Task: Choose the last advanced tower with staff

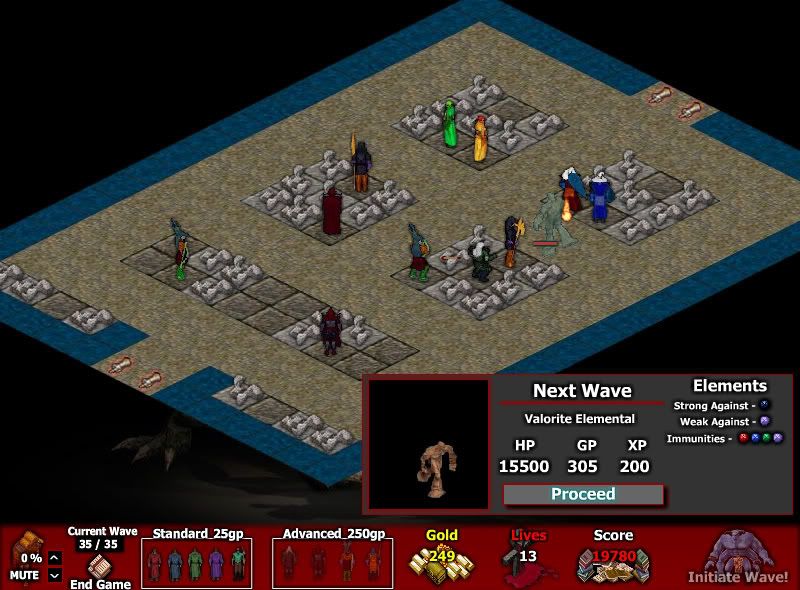Action: tap(373, 565)
